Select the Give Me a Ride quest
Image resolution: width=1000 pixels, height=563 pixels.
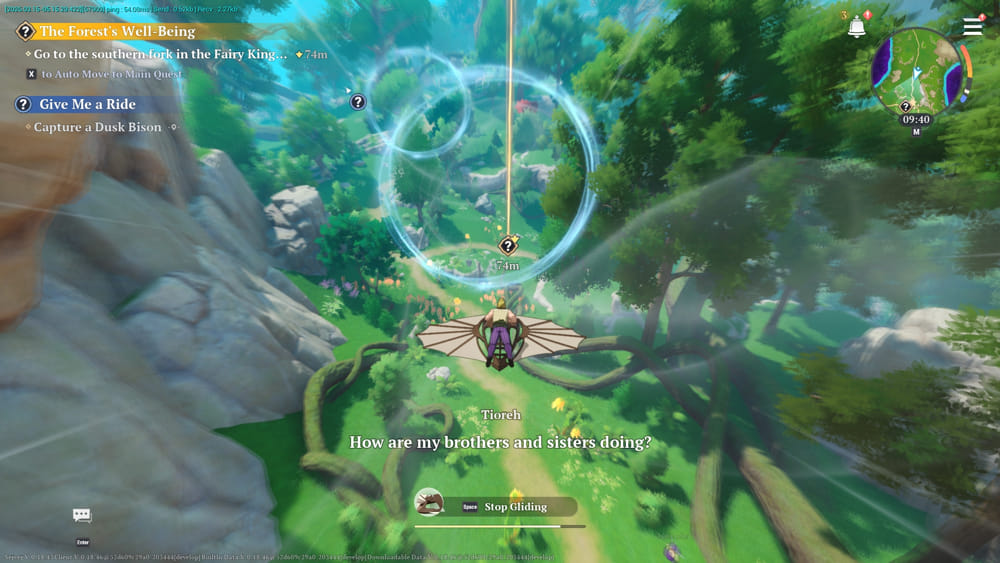pyautogui.click(x=86, y=104)
